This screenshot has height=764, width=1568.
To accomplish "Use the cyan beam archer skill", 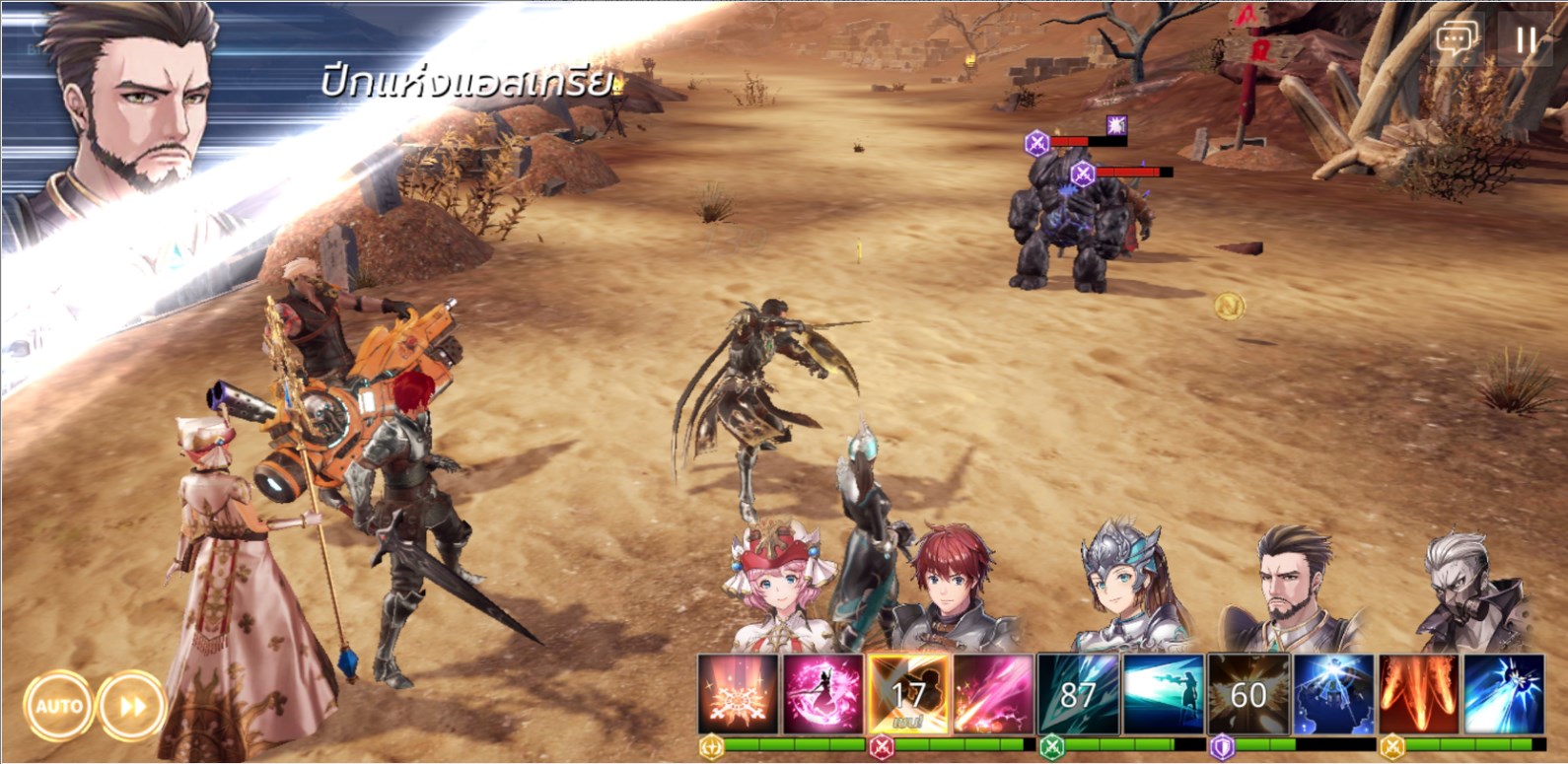I will click(1163, 695).
